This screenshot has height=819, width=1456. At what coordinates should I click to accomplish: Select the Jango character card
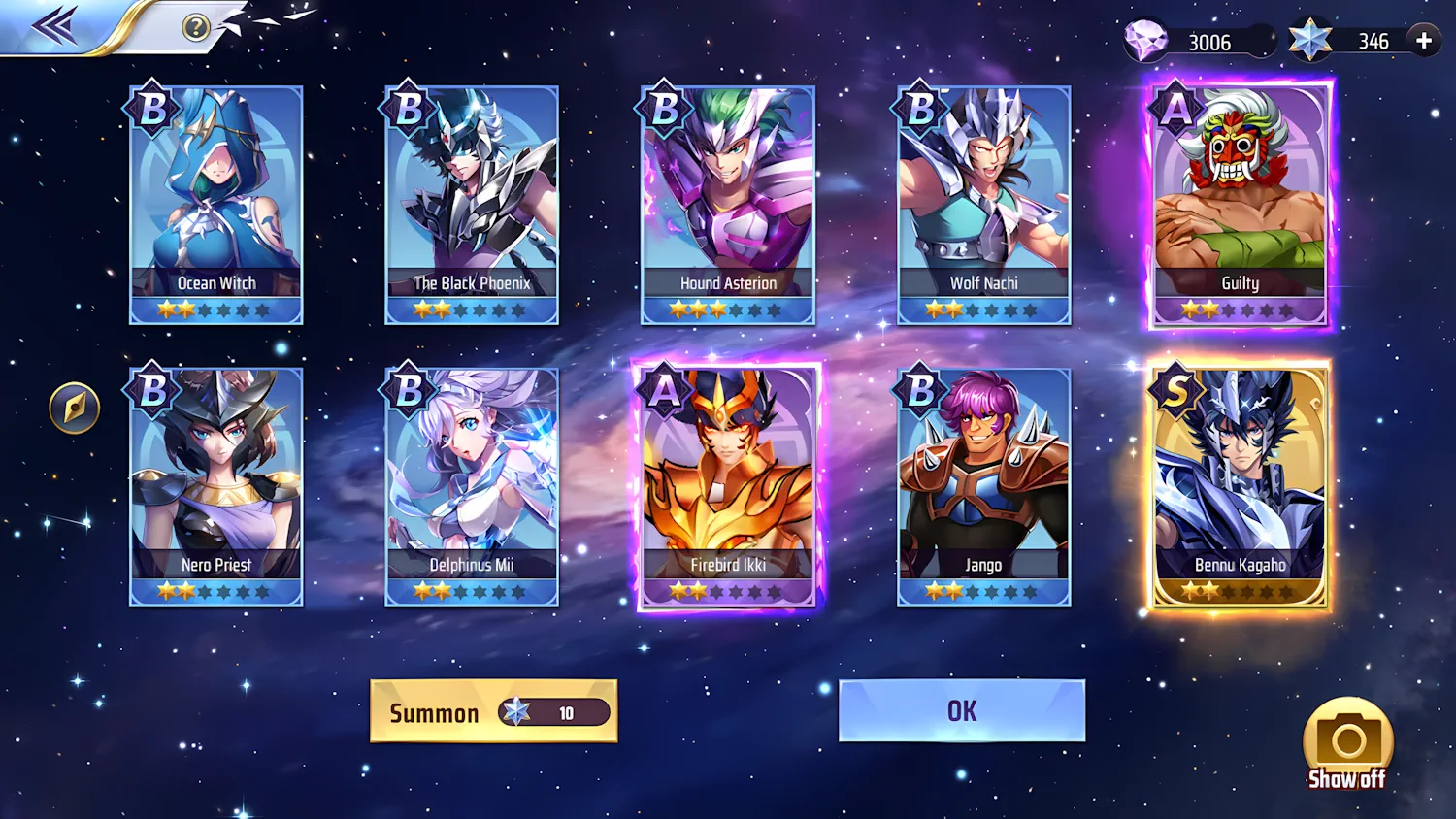tap(983, 485)
